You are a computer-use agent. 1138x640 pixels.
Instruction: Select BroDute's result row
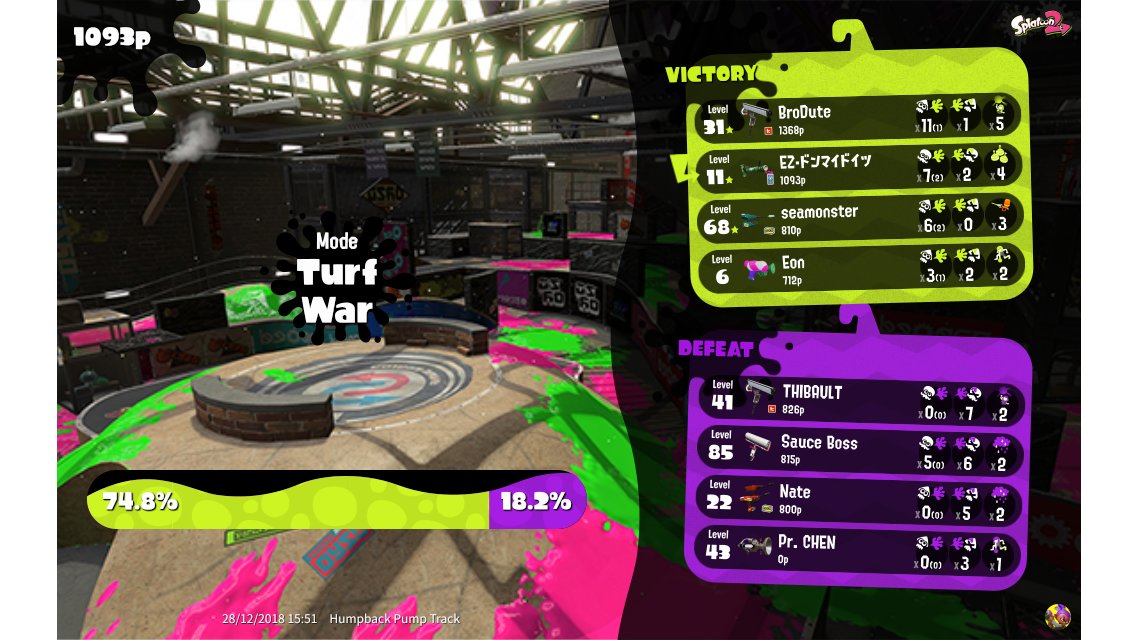pos(858,118)
